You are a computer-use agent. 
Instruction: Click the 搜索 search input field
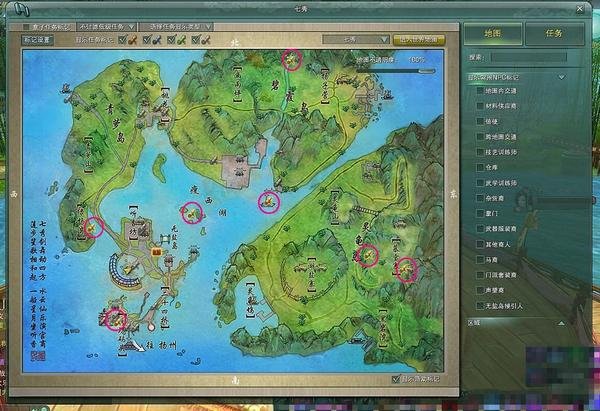(539, 57)
